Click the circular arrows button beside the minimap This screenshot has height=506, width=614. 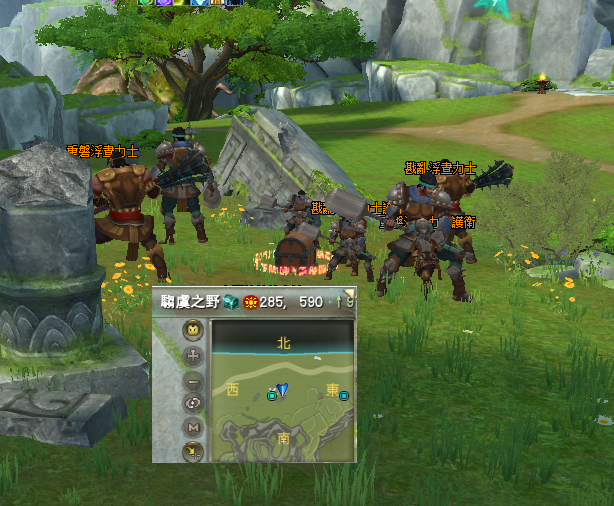pyautogui.click(x=193, y=404)
